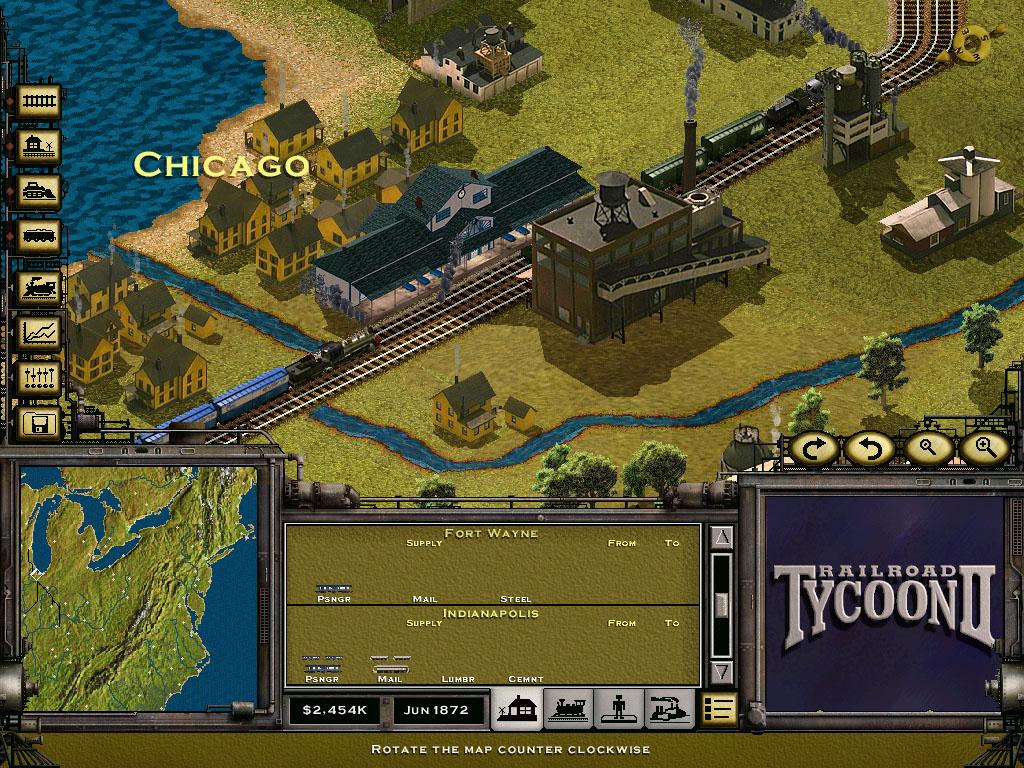Switch to the train list tab

coord(569,709)
